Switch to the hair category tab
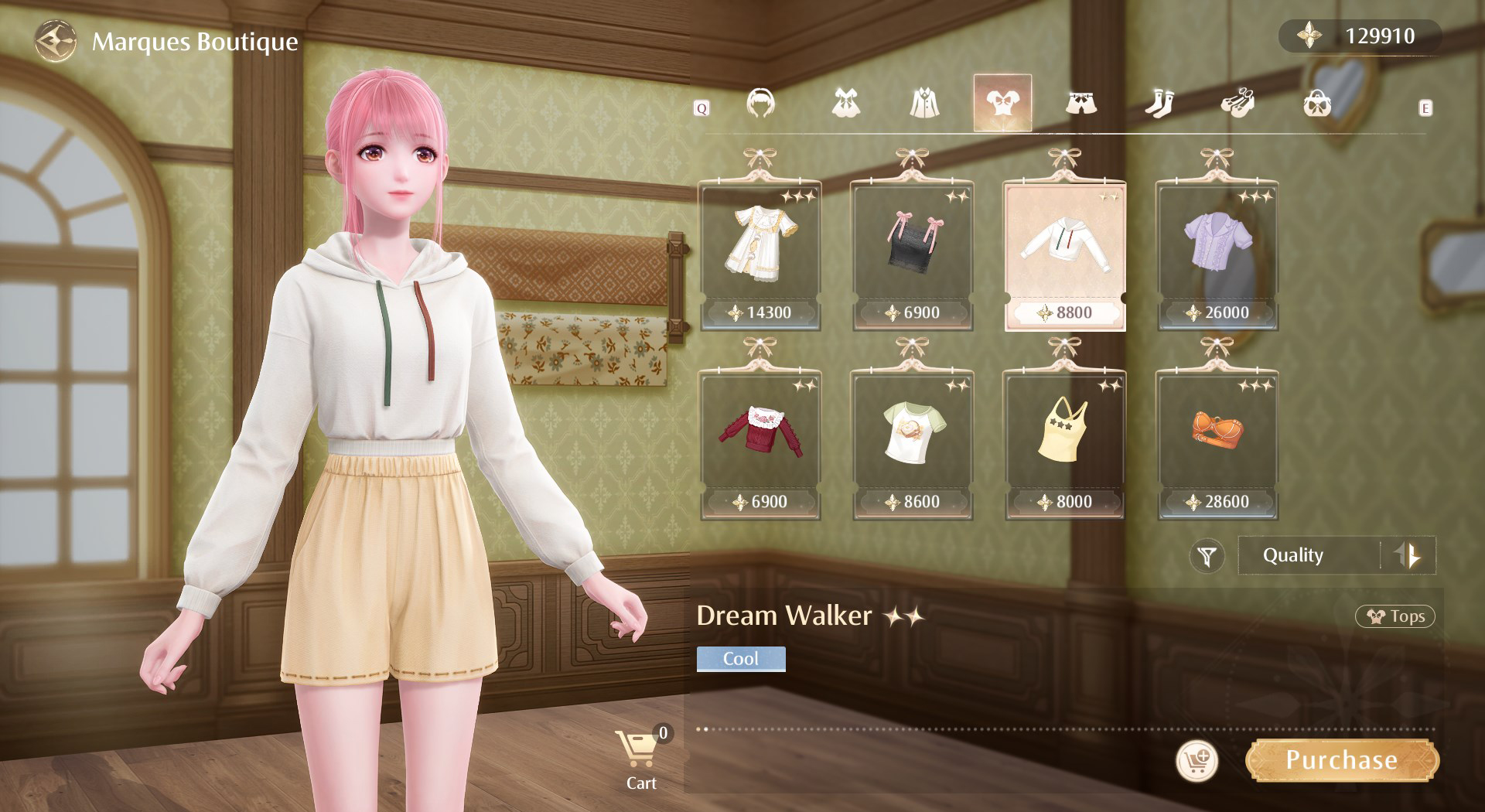The image size is (1485, 812). point(760,103)
